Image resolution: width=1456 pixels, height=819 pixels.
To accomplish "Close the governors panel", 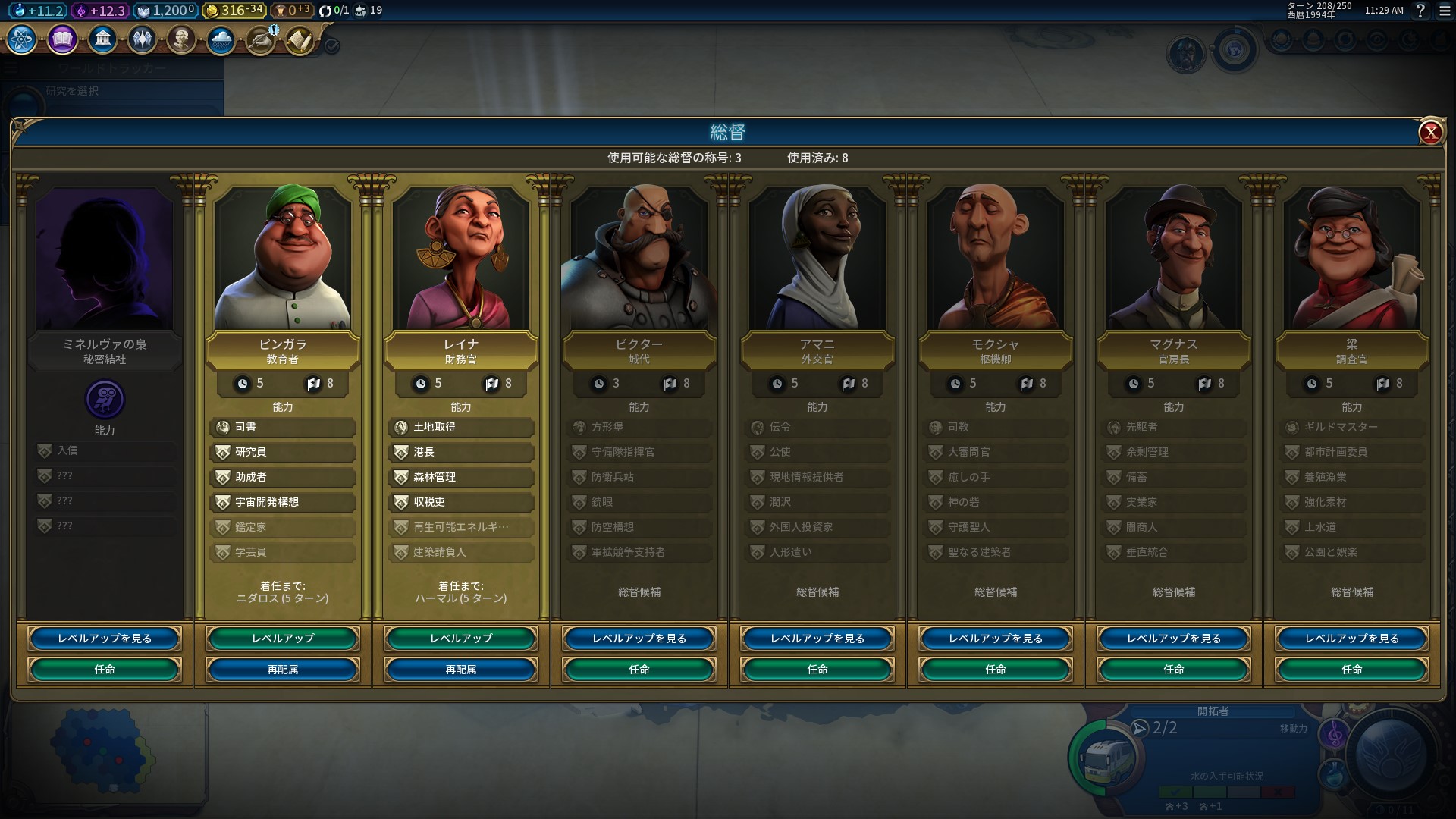I will tap(1430, 133).
